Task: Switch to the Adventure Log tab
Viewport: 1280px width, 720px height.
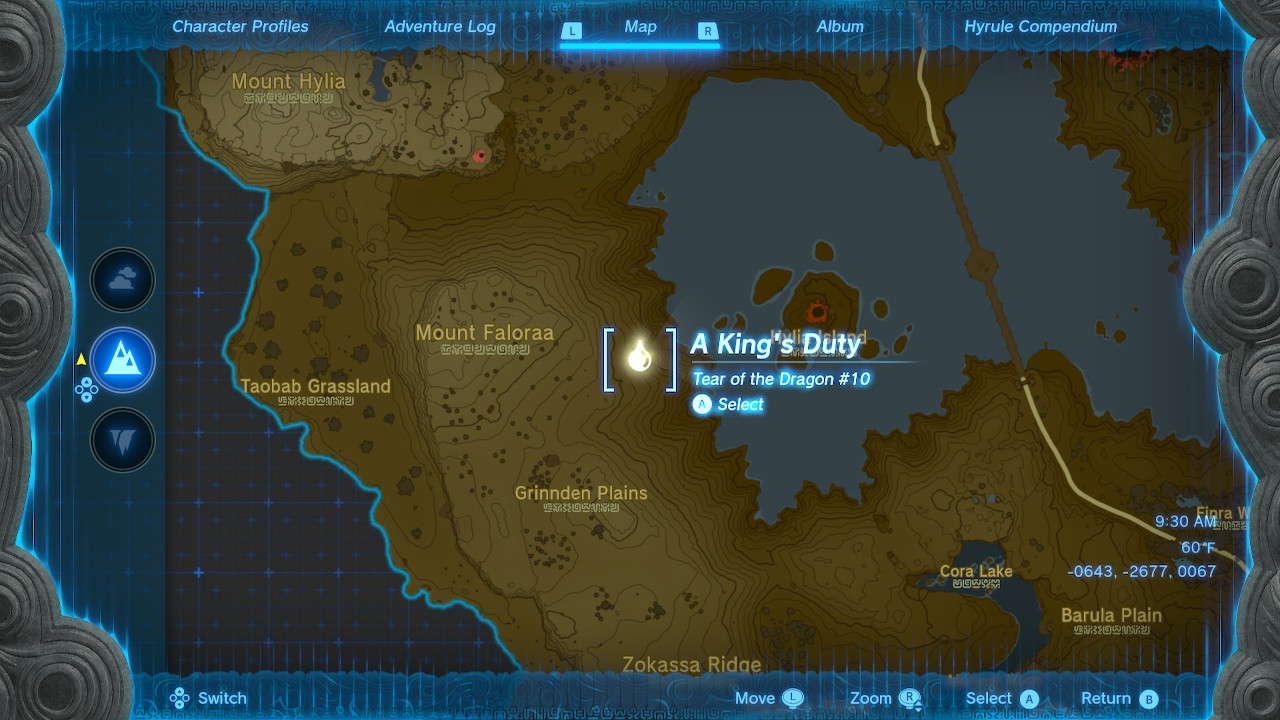Action: [440, 27]
